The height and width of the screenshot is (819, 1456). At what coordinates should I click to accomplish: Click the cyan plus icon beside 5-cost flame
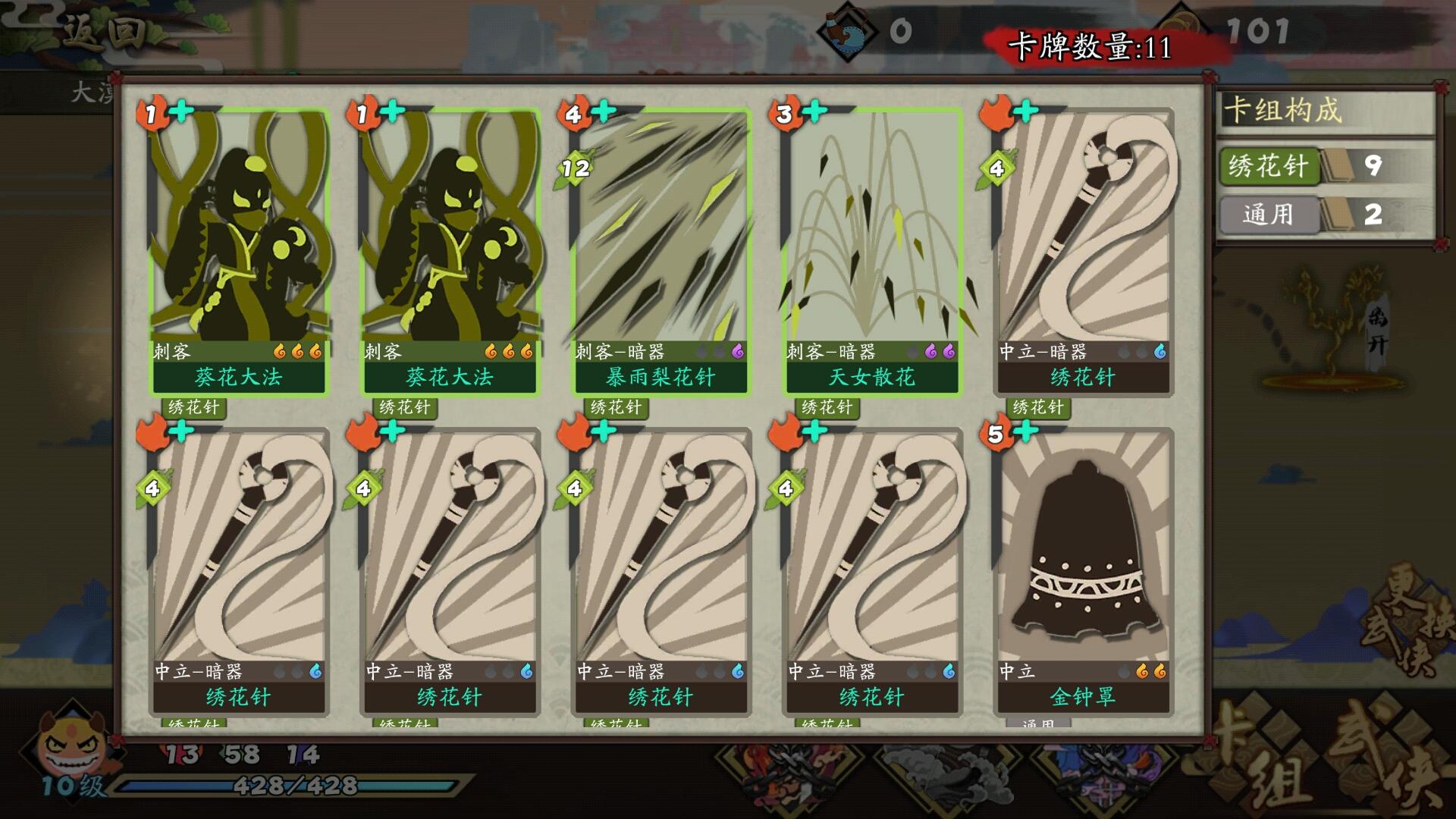1025,430
